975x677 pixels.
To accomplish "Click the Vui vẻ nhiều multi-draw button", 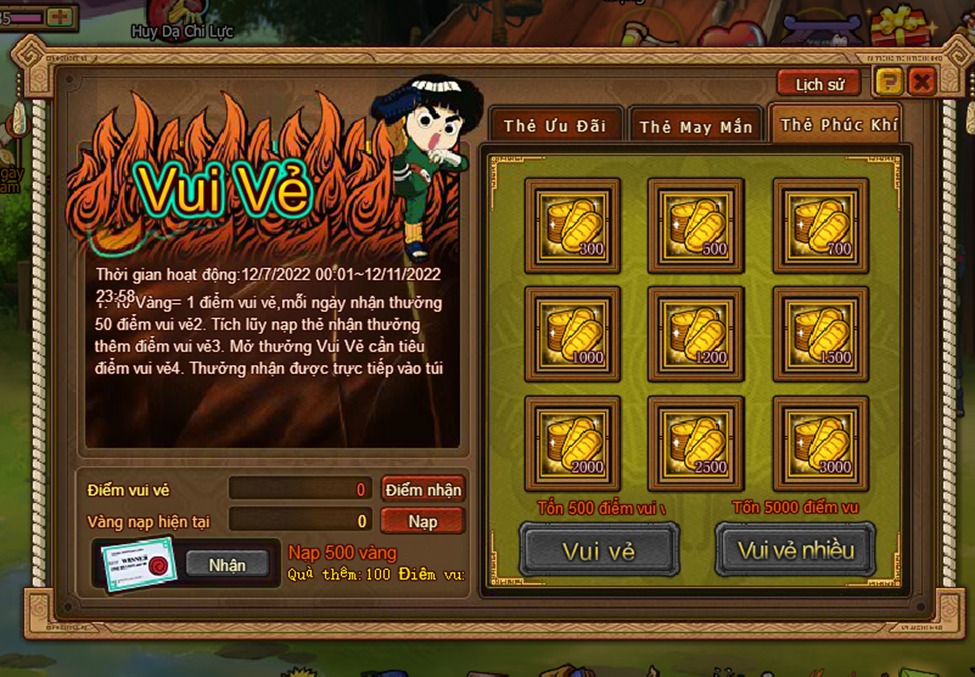I will 795,550.
